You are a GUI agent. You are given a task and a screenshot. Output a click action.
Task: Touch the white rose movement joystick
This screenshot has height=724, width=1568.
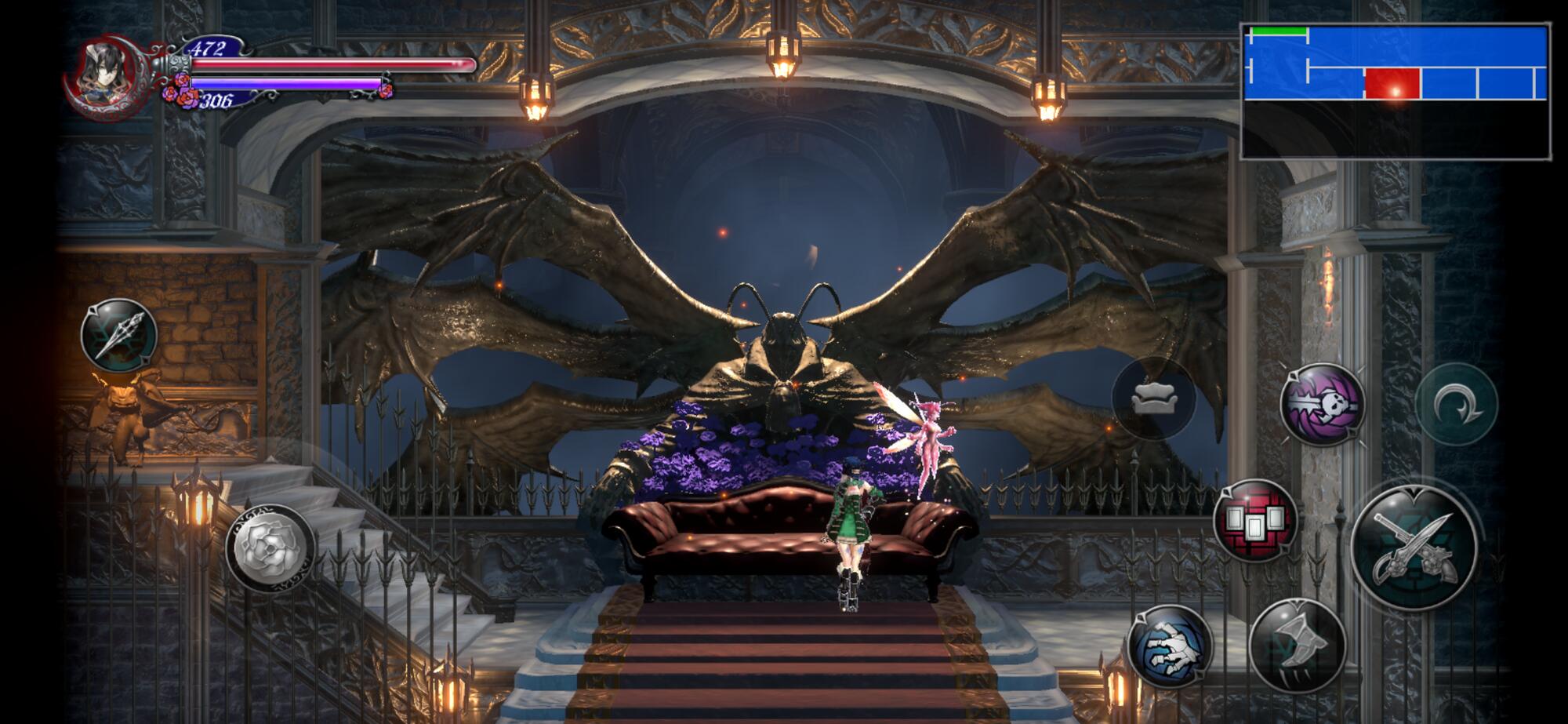[x=270, y=547]
